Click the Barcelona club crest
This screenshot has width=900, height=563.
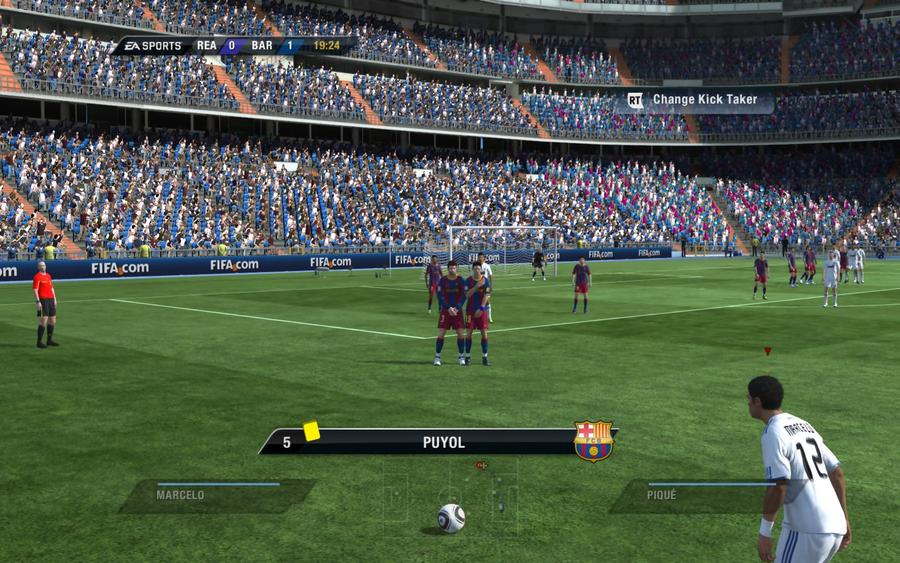click(593, 441)
